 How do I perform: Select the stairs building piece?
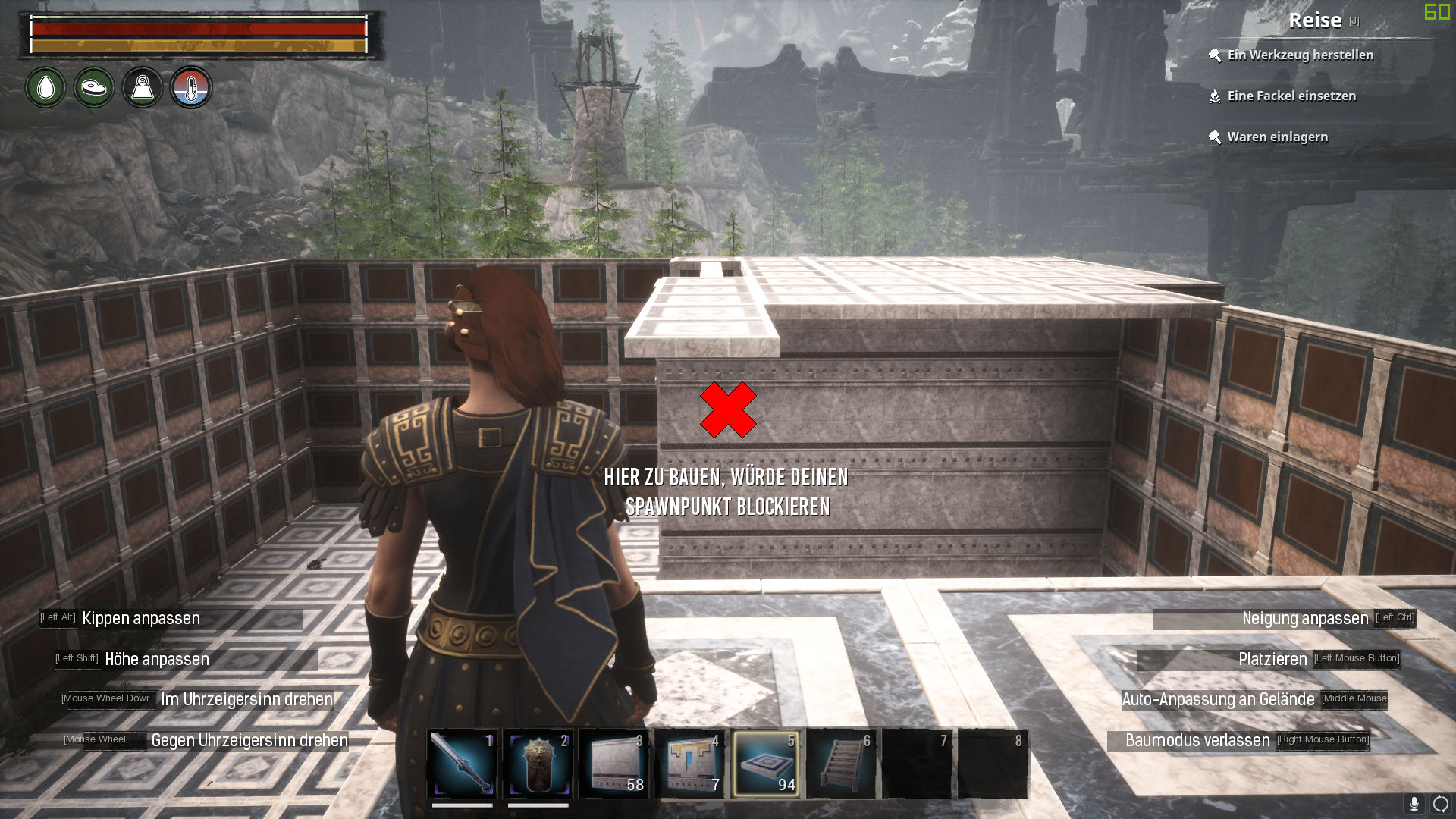(x=841, y=764)
